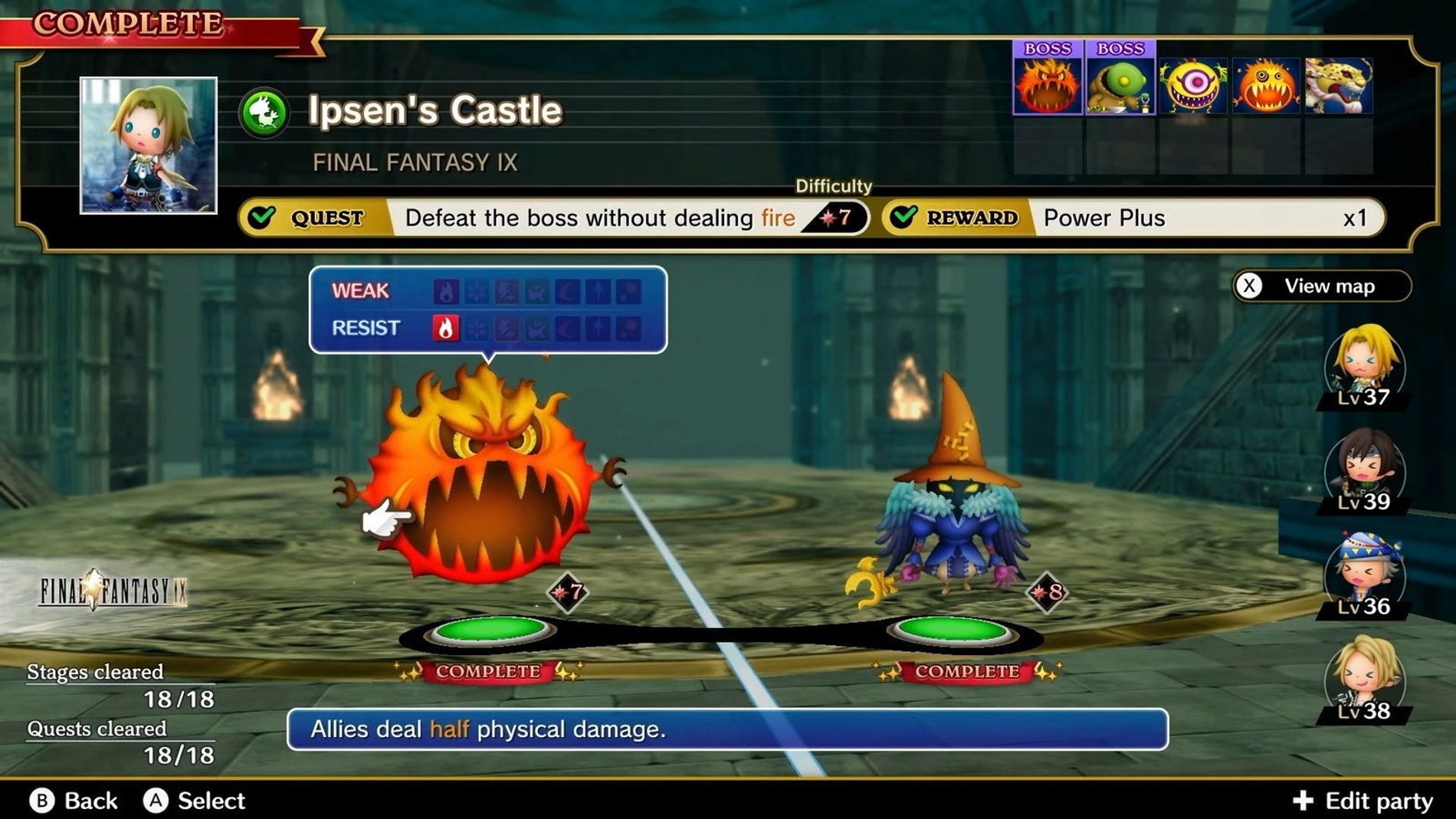The width and height of the screenshot is (1456, 819).
Task: Choose Edit party option
Action: point(1363,801)
